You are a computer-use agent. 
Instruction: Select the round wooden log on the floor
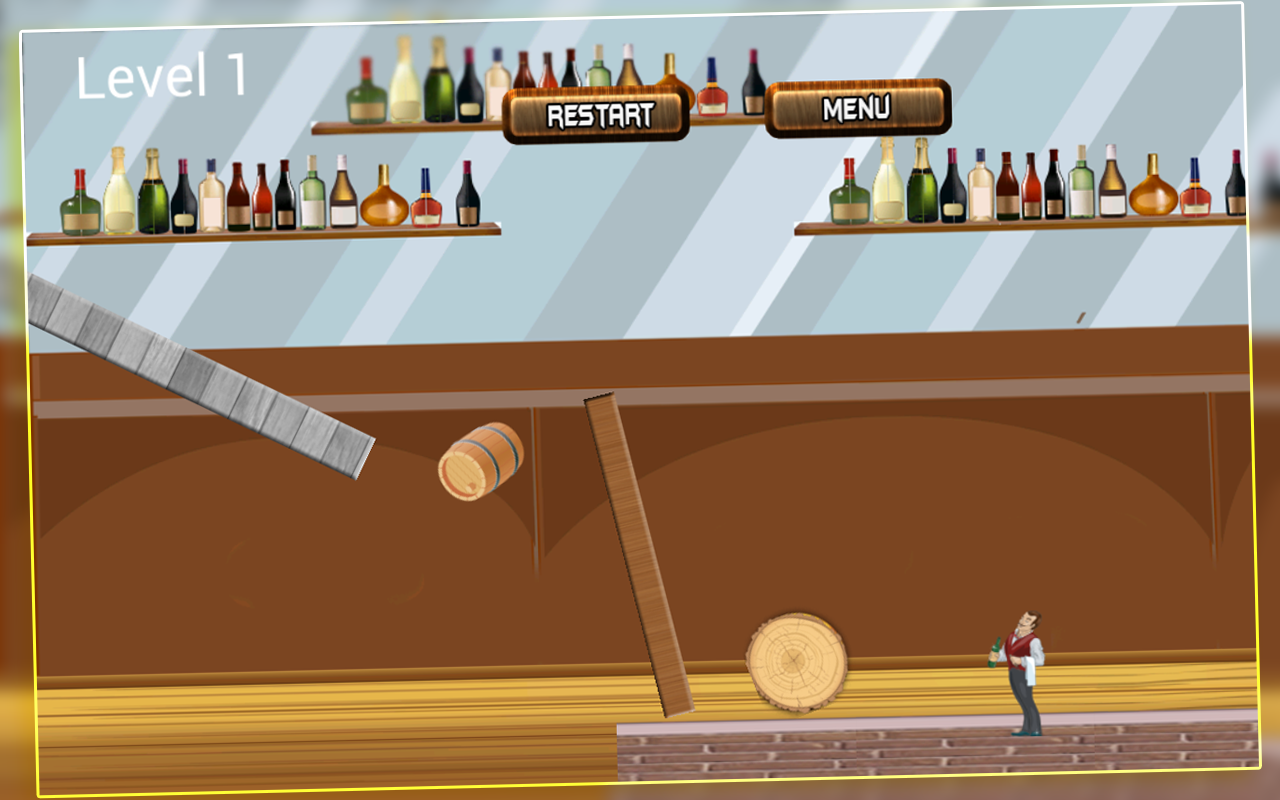(x=793, y=660)
